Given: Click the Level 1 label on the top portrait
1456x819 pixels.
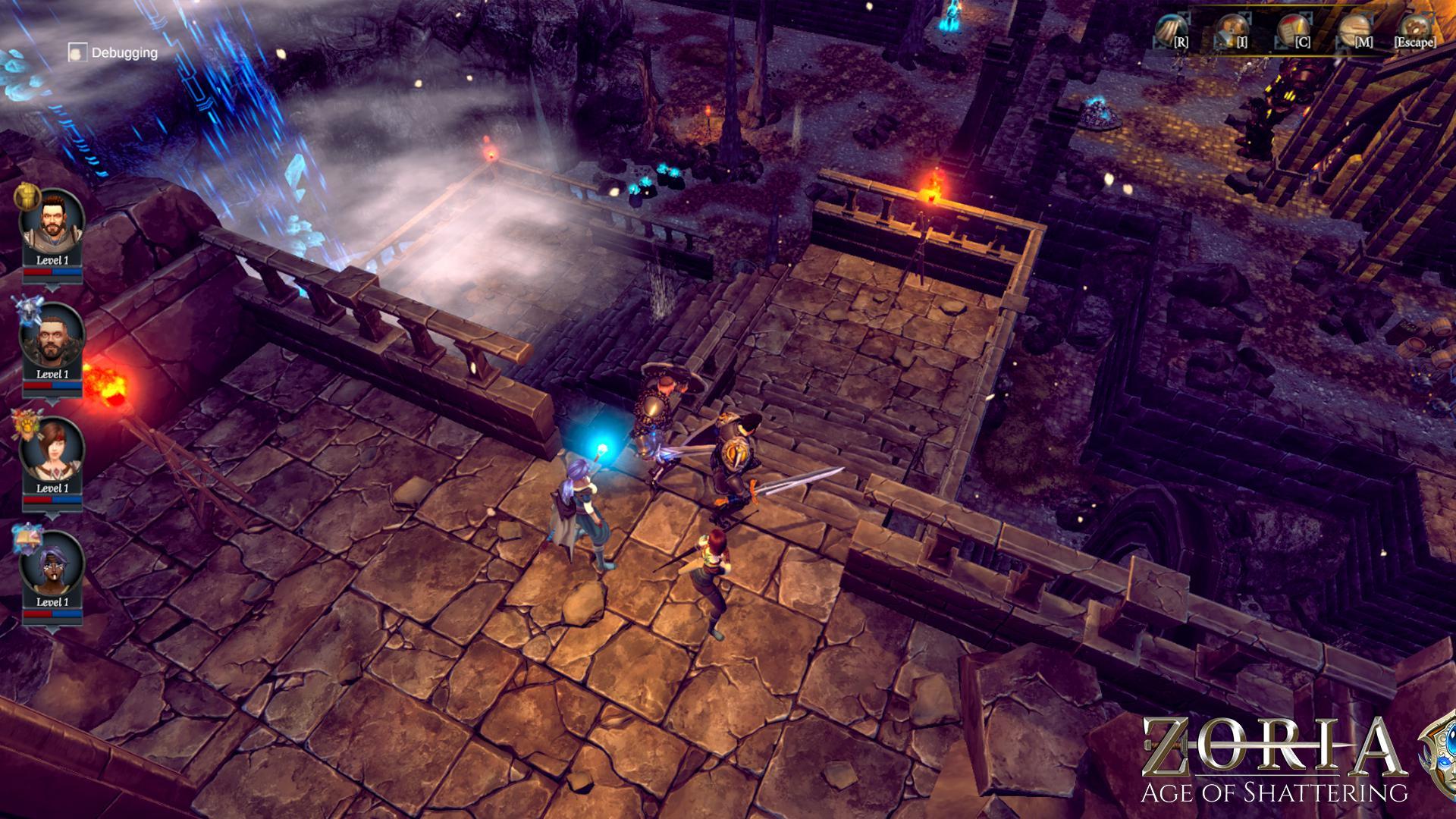Looking at the screenshot, I should click(x=53, y=258).
